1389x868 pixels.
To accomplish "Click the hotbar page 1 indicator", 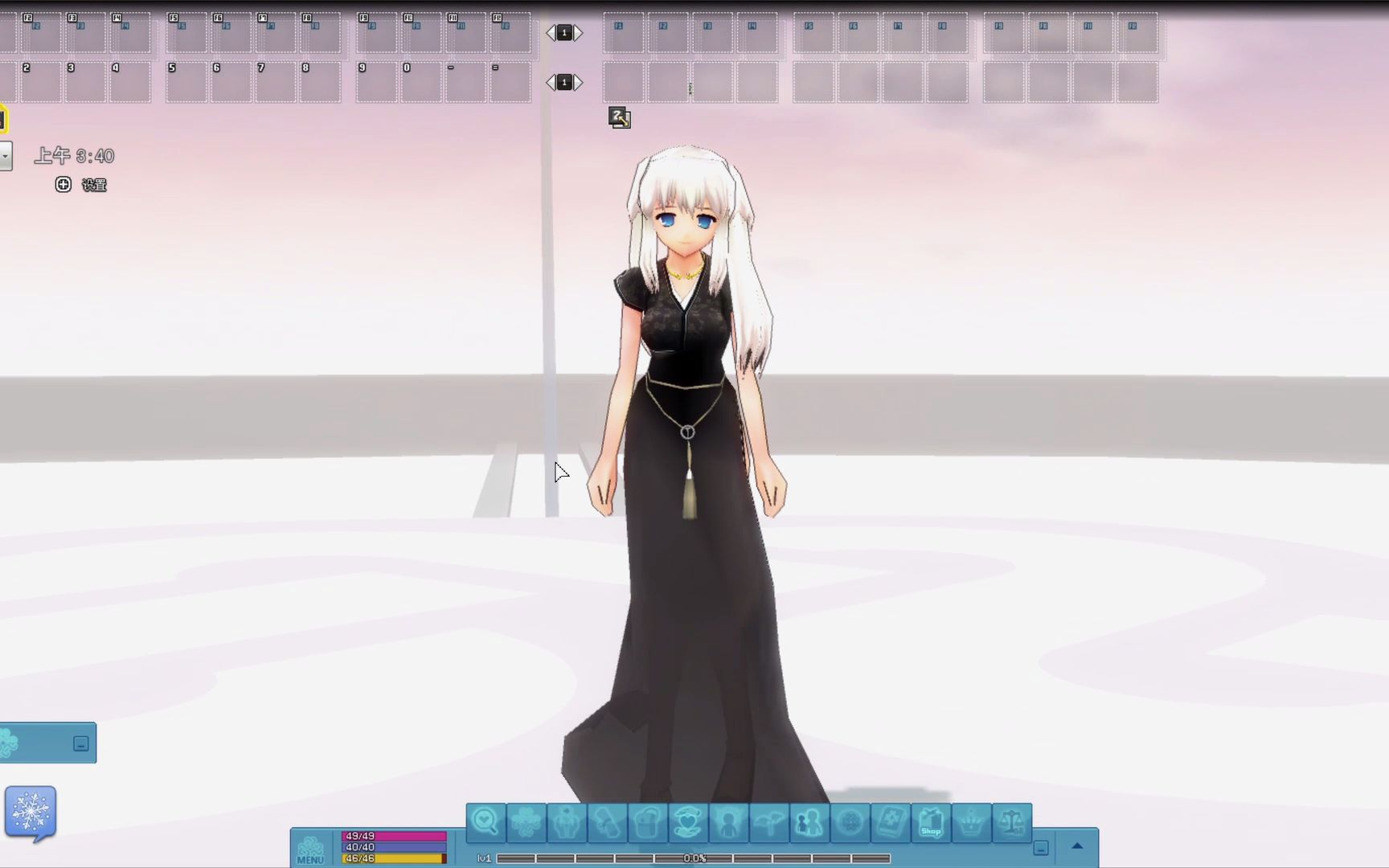I will coord(563,32).
